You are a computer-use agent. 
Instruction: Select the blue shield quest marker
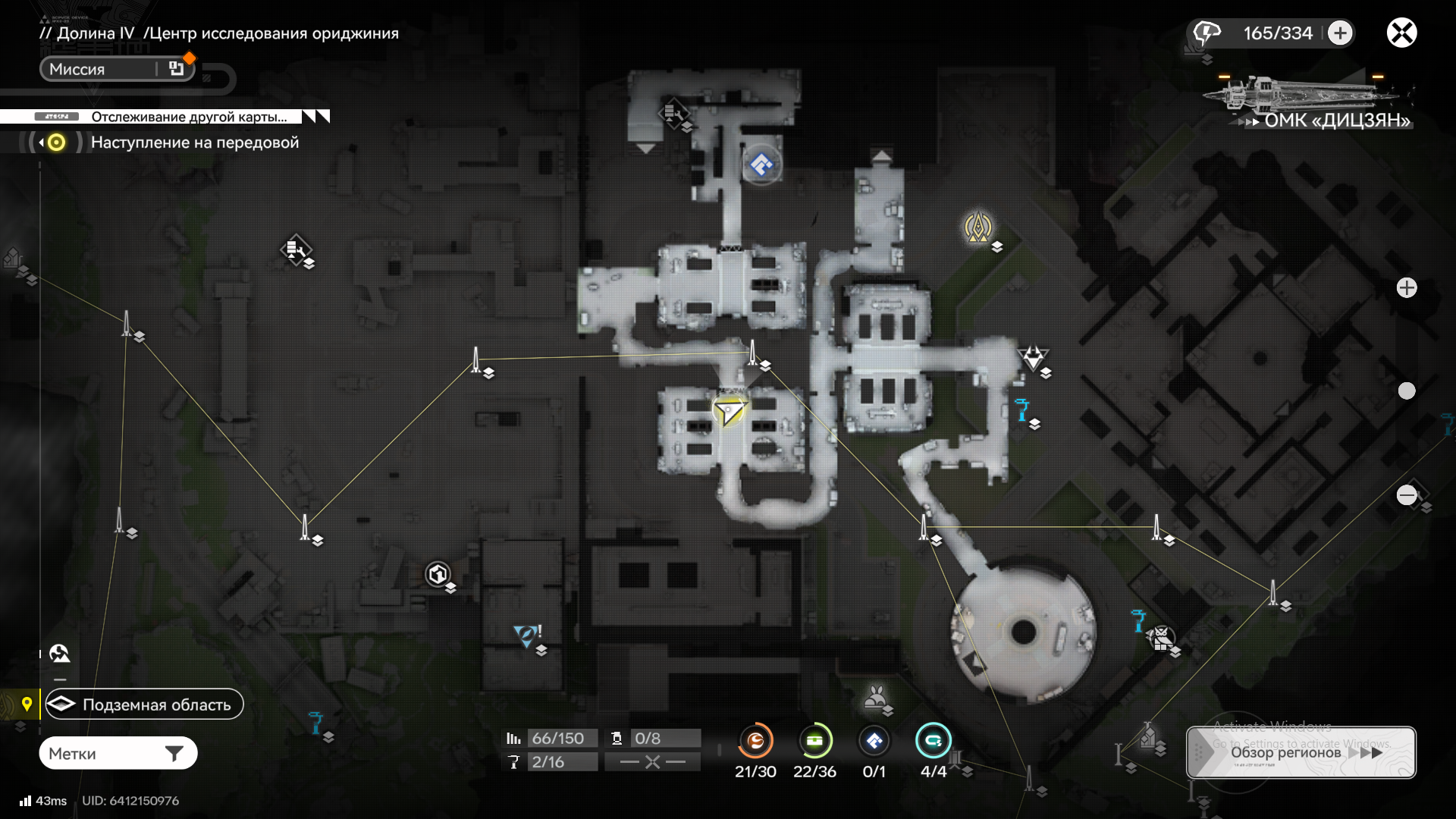click(x=526, y=635)
